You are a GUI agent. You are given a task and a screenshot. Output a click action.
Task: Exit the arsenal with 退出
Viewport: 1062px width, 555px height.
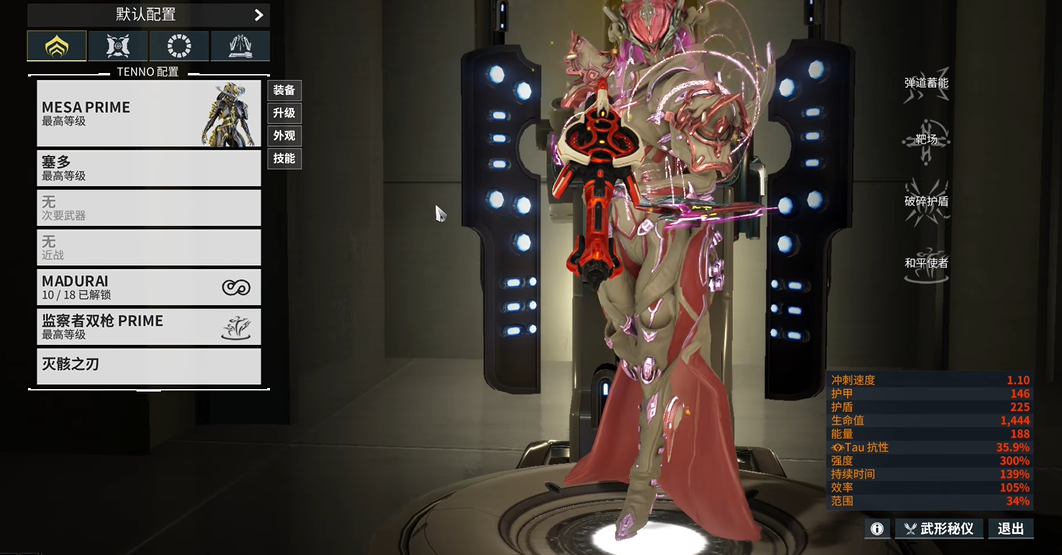(1010, 528)
